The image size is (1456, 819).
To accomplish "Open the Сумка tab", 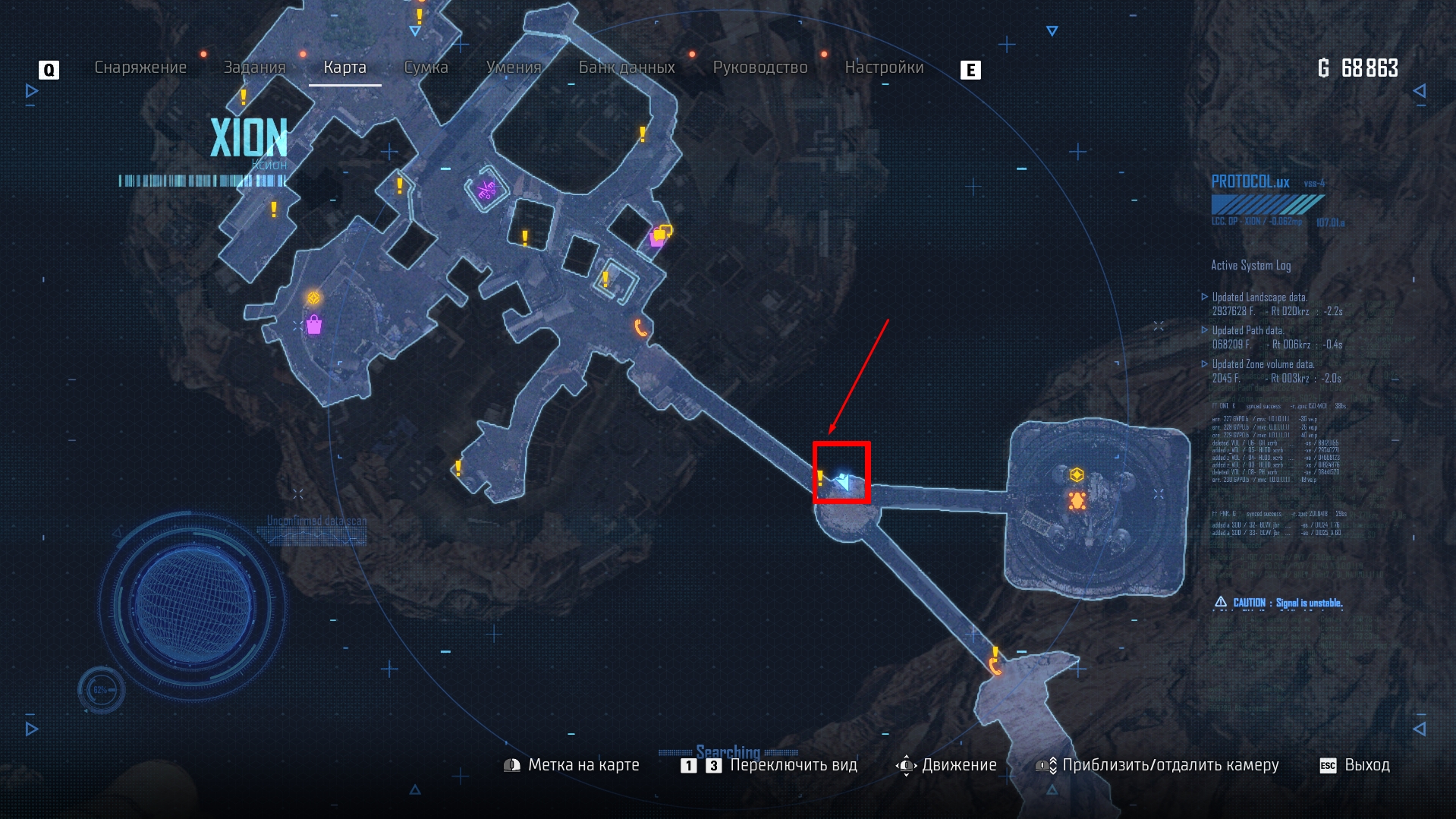I will (x=426, y=68).
